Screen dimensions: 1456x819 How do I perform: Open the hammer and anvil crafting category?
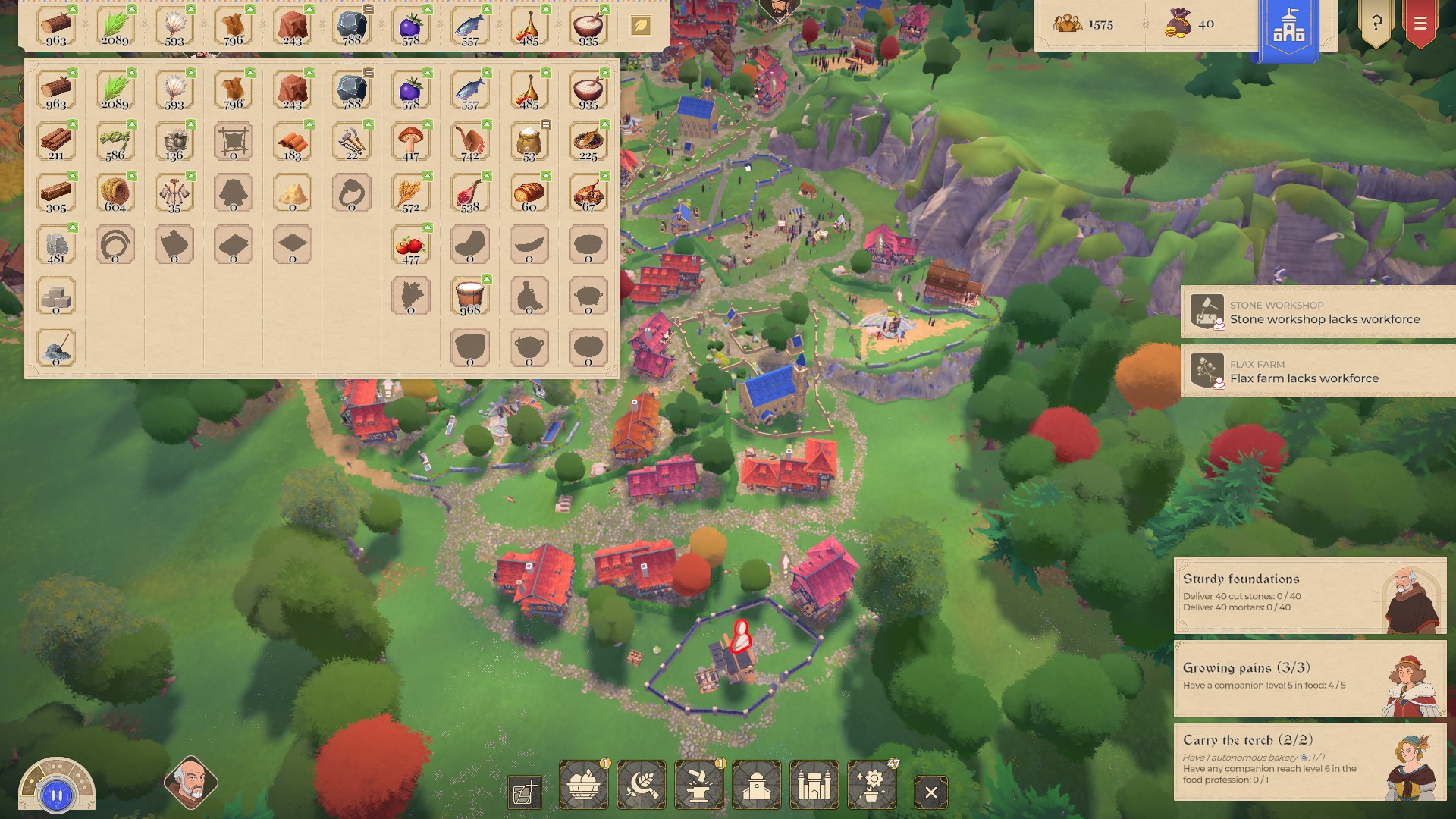698,785
